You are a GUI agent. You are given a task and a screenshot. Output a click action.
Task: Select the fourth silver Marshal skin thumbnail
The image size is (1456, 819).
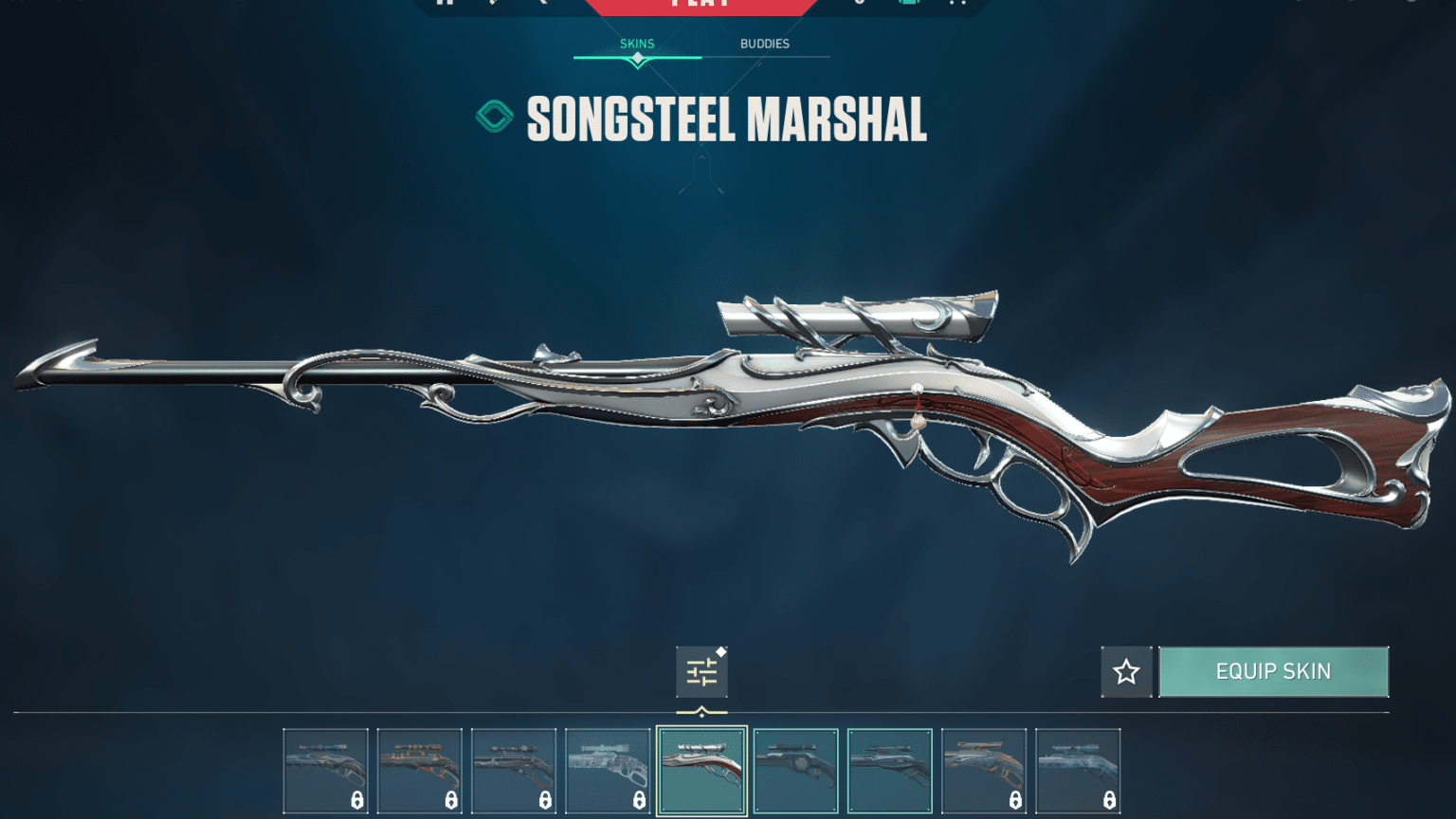point(608,768)
